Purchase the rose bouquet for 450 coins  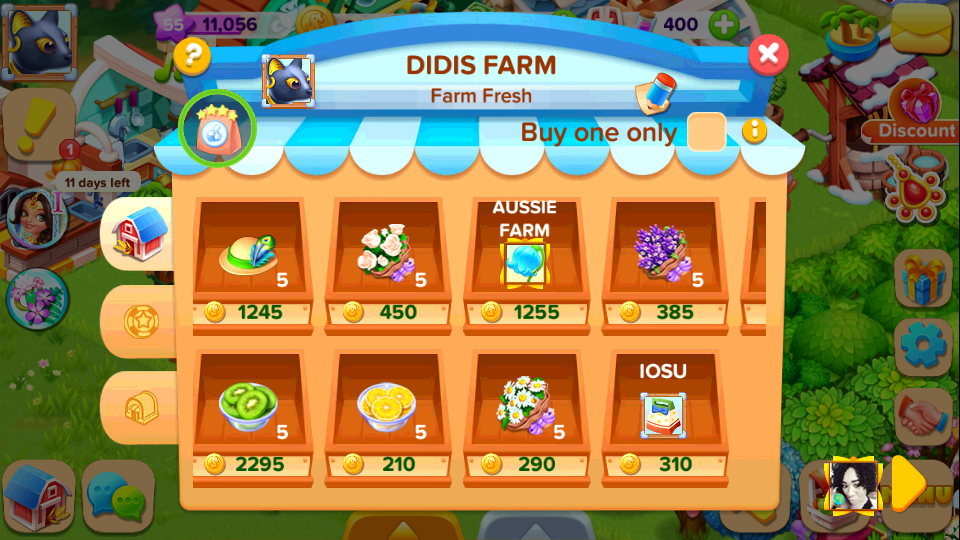pyautogui.click(x=390, y=258)
